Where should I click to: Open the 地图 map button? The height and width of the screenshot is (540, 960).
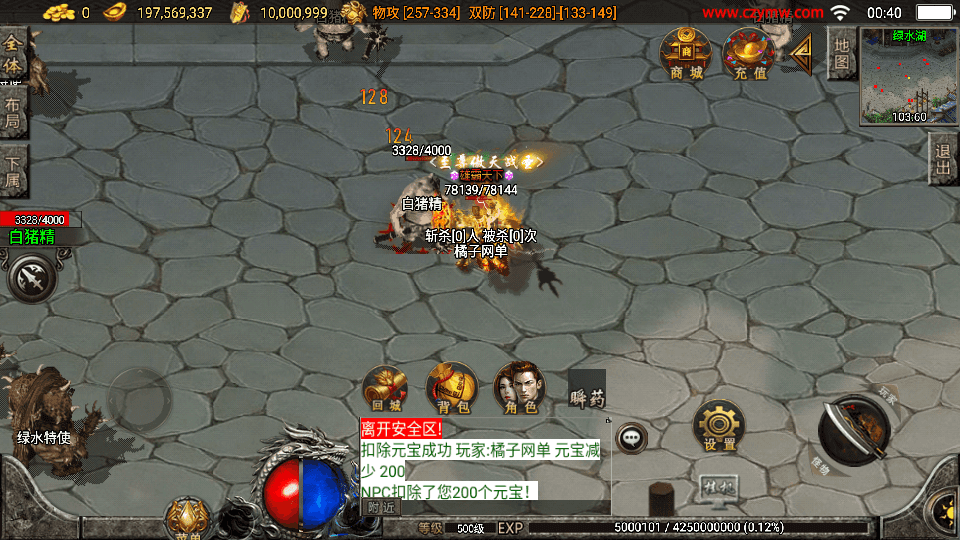(842, 53)
